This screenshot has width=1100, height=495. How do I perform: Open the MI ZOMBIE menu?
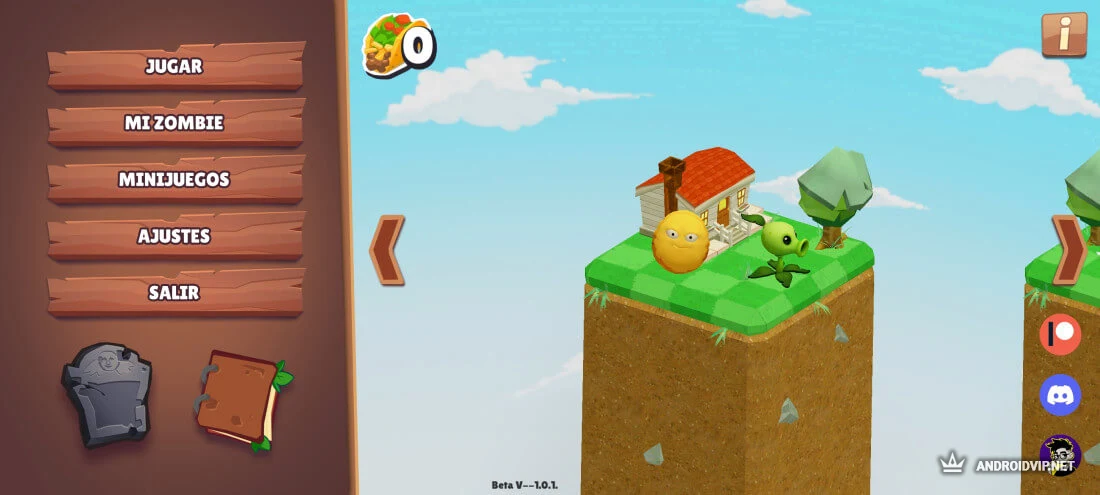(175, 124)
